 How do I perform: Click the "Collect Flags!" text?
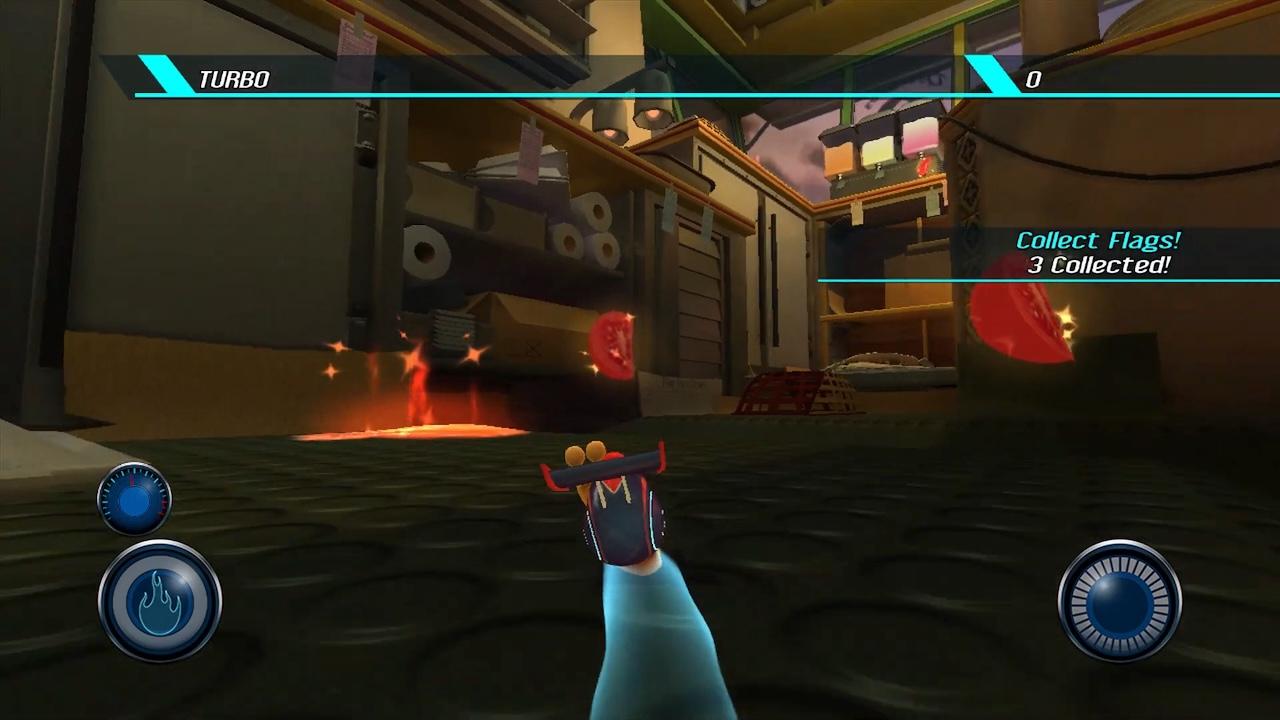point(1098,240)
